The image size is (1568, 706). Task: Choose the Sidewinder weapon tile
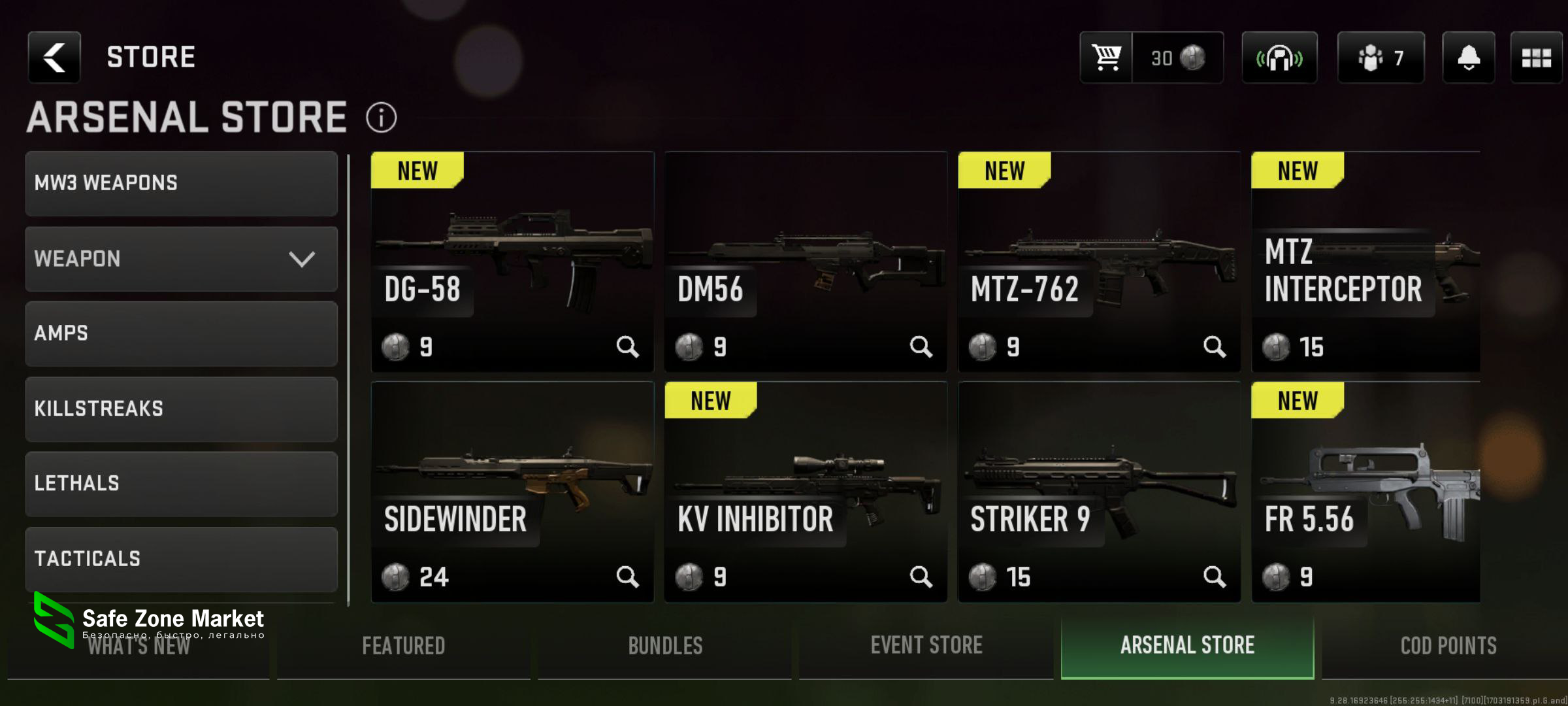pyautogui.click(x=512, y=492)
